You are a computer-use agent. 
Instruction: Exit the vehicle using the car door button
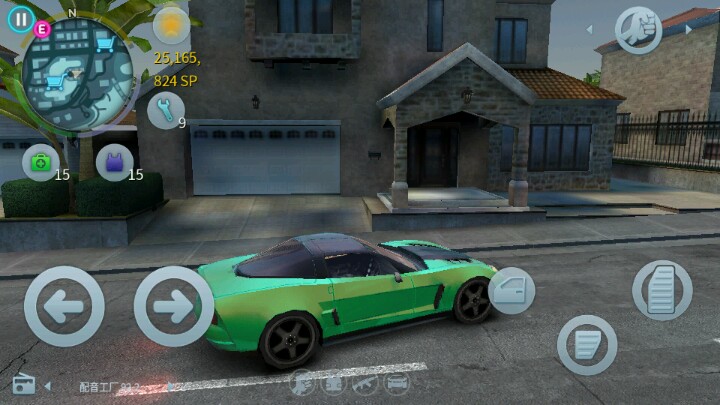pyautogui.click(x=511, y=291)
